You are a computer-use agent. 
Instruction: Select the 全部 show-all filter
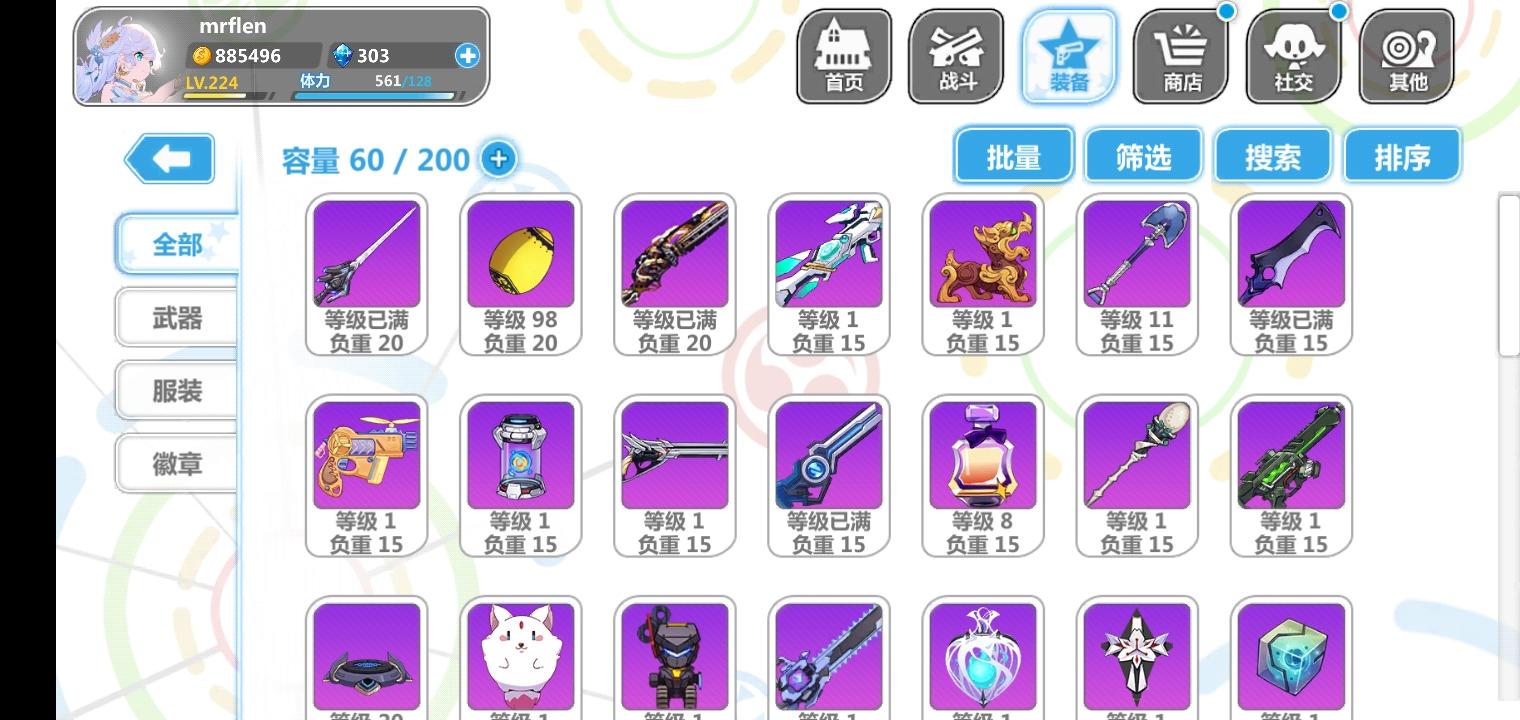(x=175, y=243)
